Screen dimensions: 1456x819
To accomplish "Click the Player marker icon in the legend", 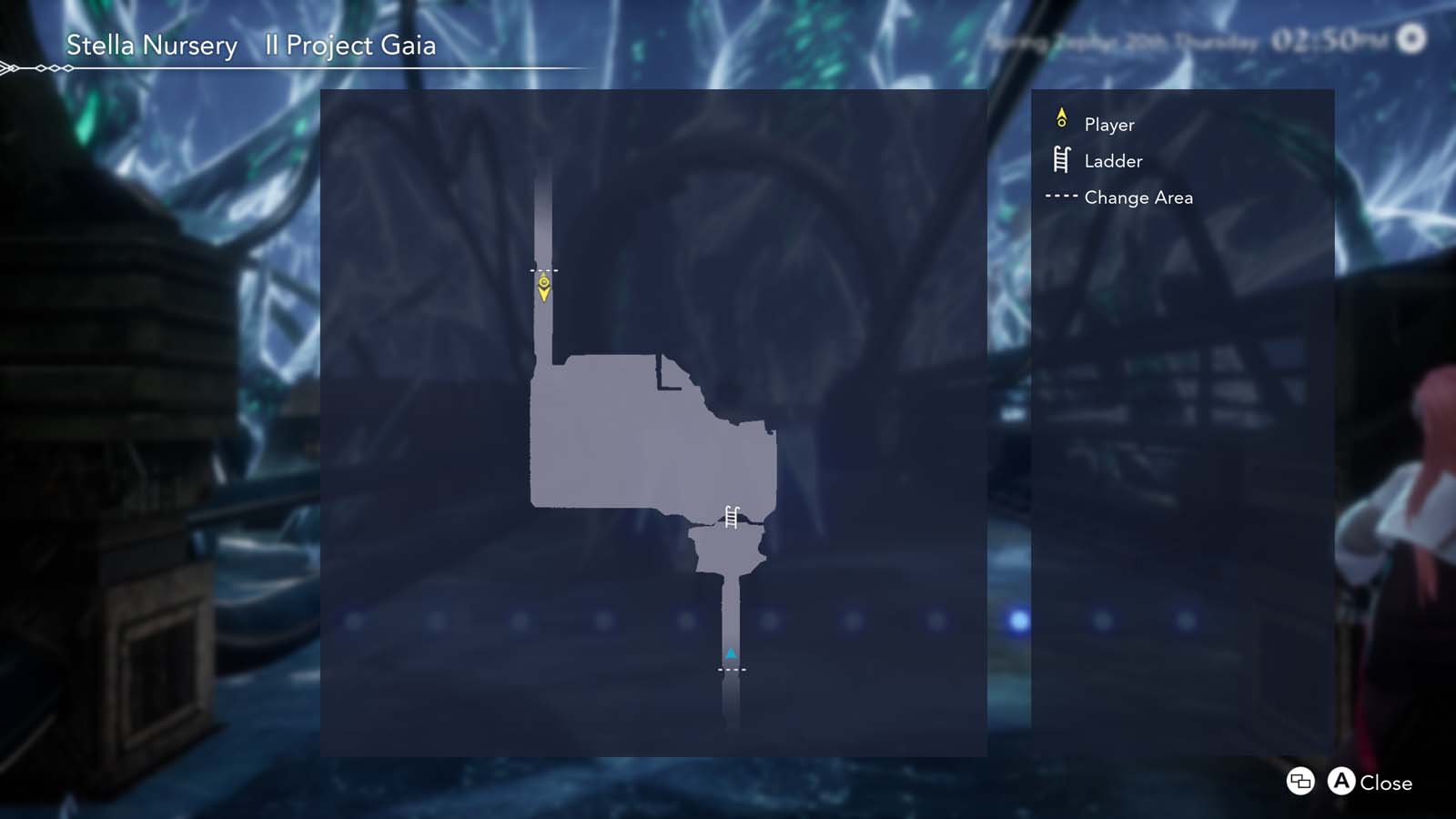I will click(x=1061, y=118).
